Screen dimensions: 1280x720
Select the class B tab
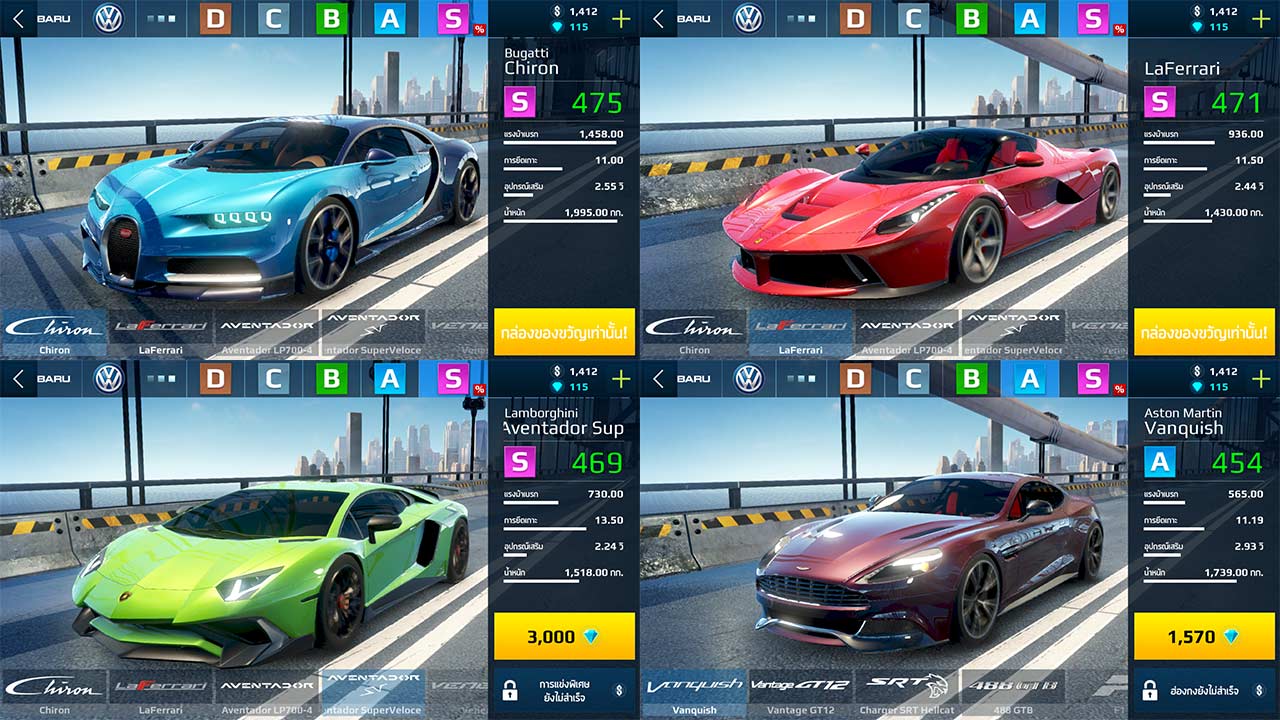click(x=330, y=18)
